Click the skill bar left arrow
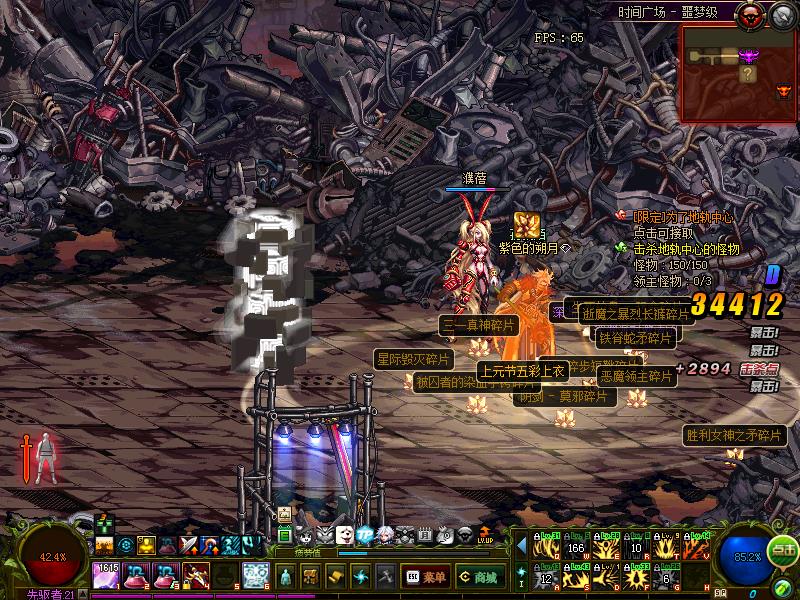Screen dimensions: 800x600 521,546
